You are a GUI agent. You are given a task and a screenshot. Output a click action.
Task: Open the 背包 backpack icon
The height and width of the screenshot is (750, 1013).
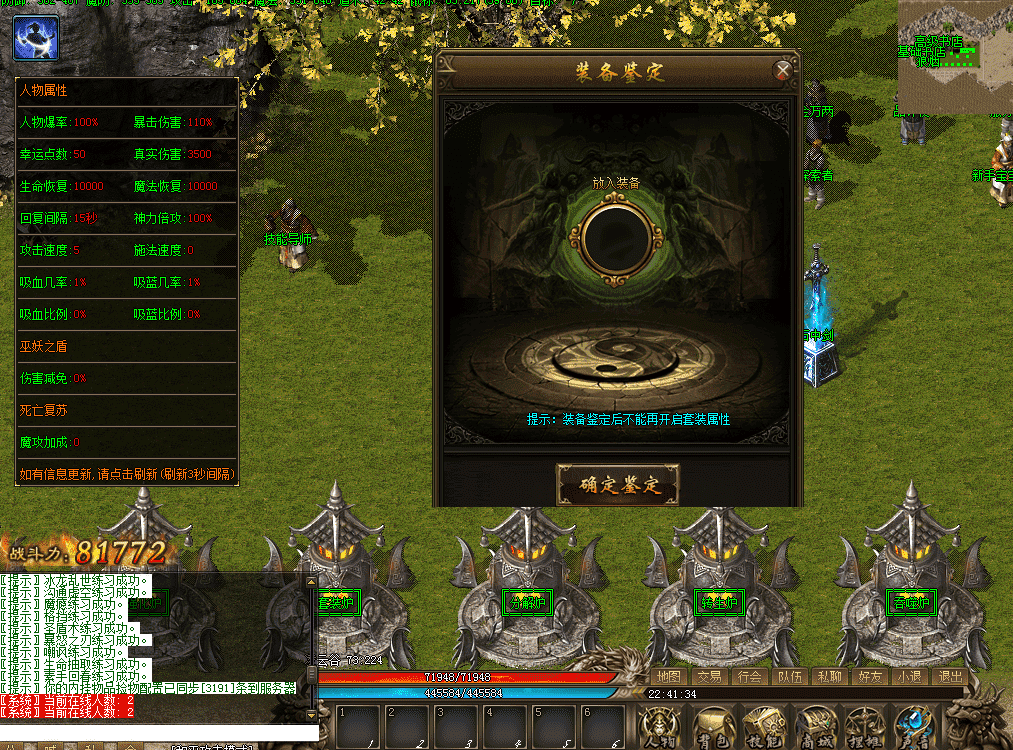[712, 725]
